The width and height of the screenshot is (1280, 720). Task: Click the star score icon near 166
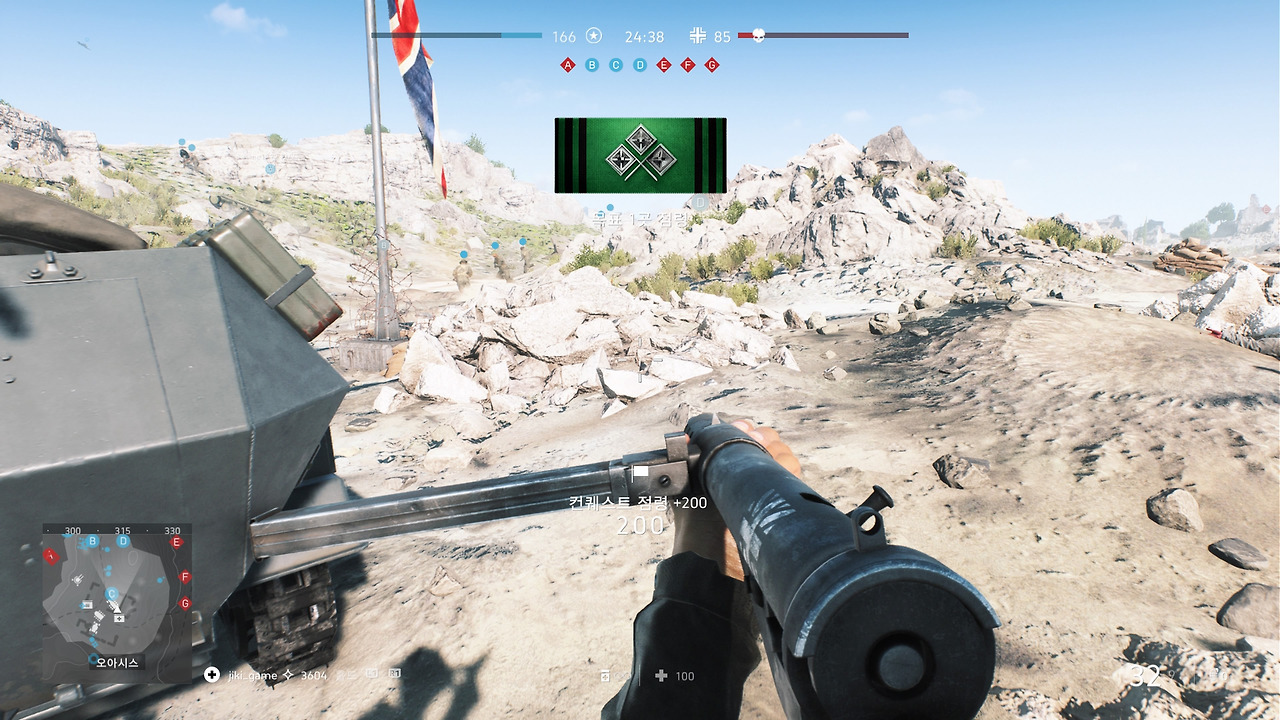click(594, 35)
